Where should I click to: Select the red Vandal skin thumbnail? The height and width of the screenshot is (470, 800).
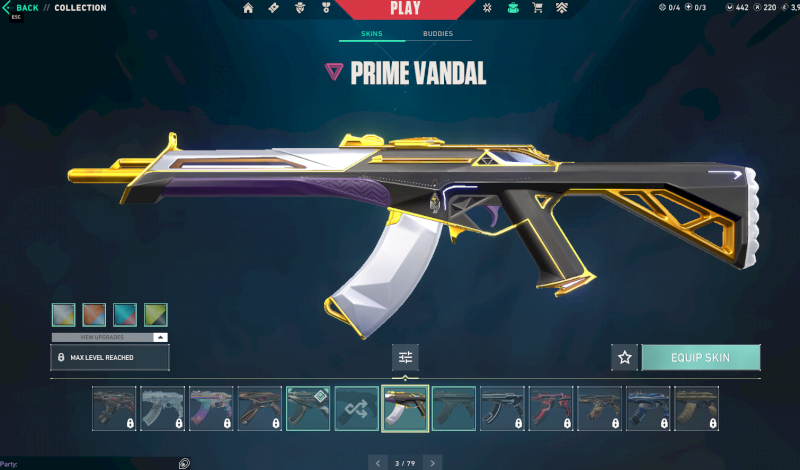pos(550,408)
